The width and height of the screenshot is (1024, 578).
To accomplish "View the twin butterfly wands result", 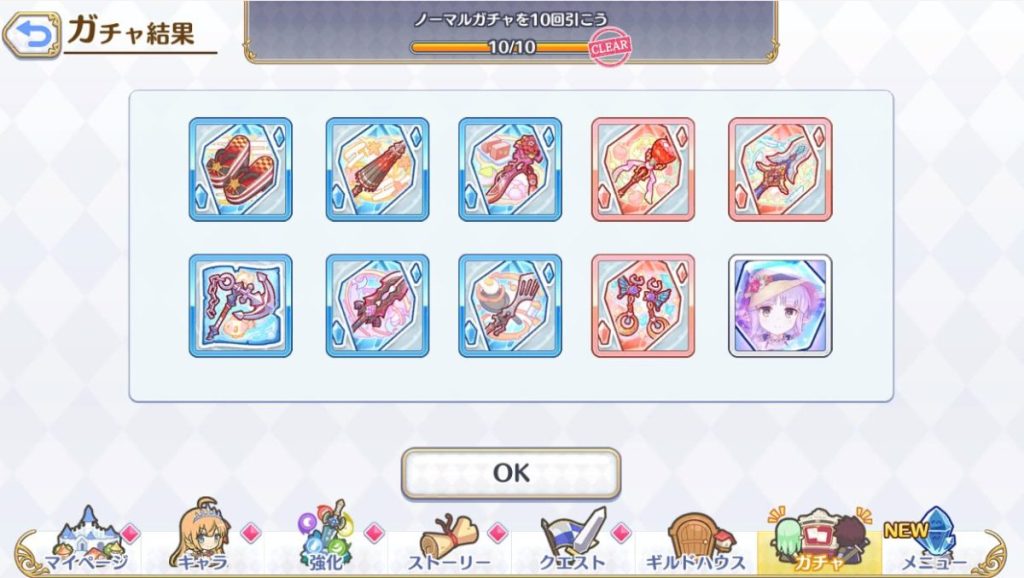I will click(643, 305).
